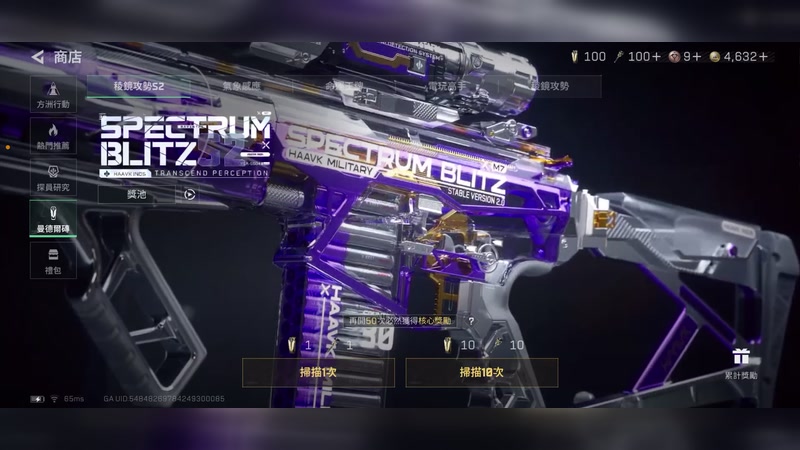Switch to the 稜鏡攻勢S2 tab

[x=138, y=87]
